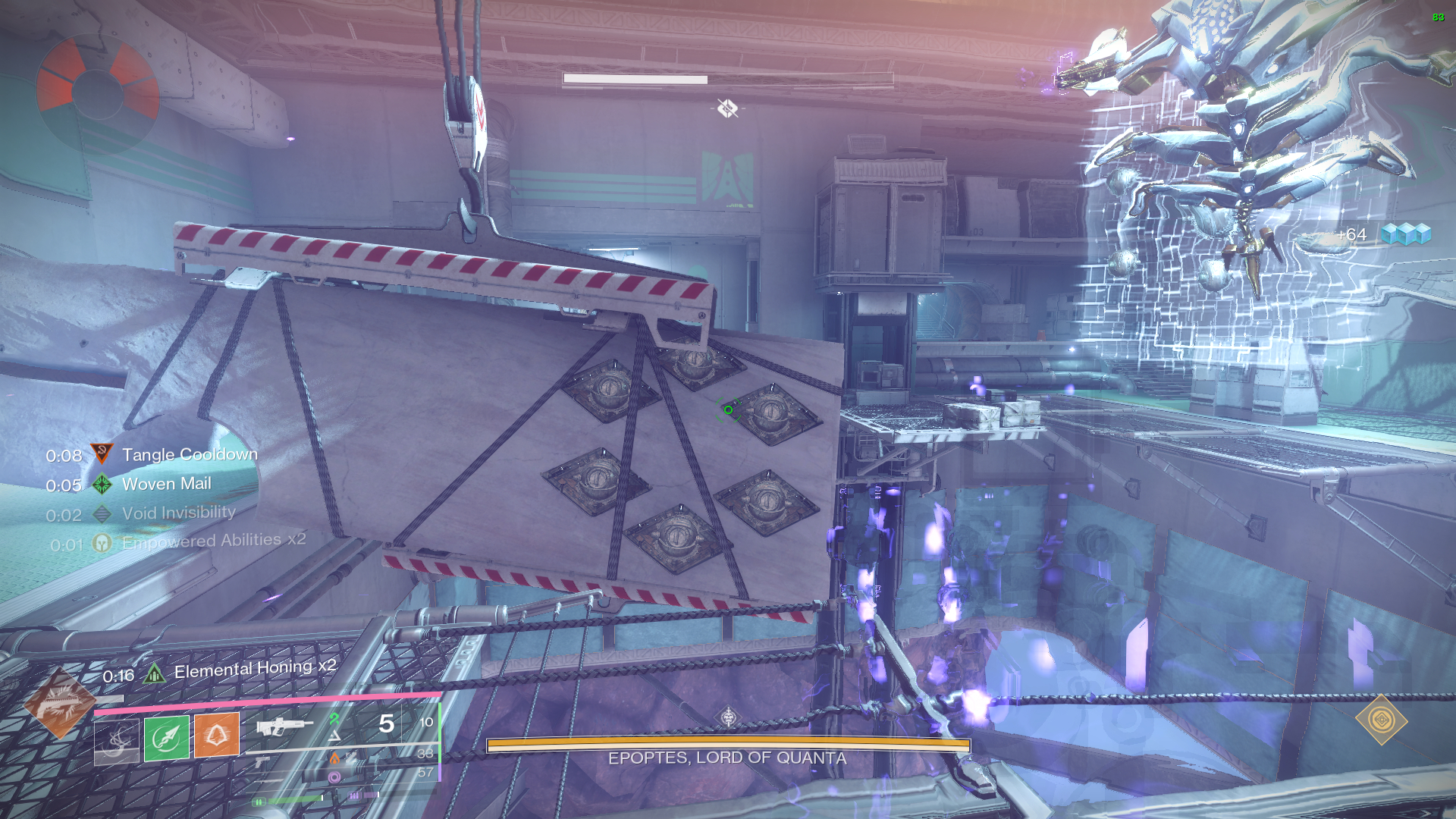Select the equipped rifle weapon slot
The width and height of the screenshot is (1456, 819).
pyautogui.click(x=284, y=726)
